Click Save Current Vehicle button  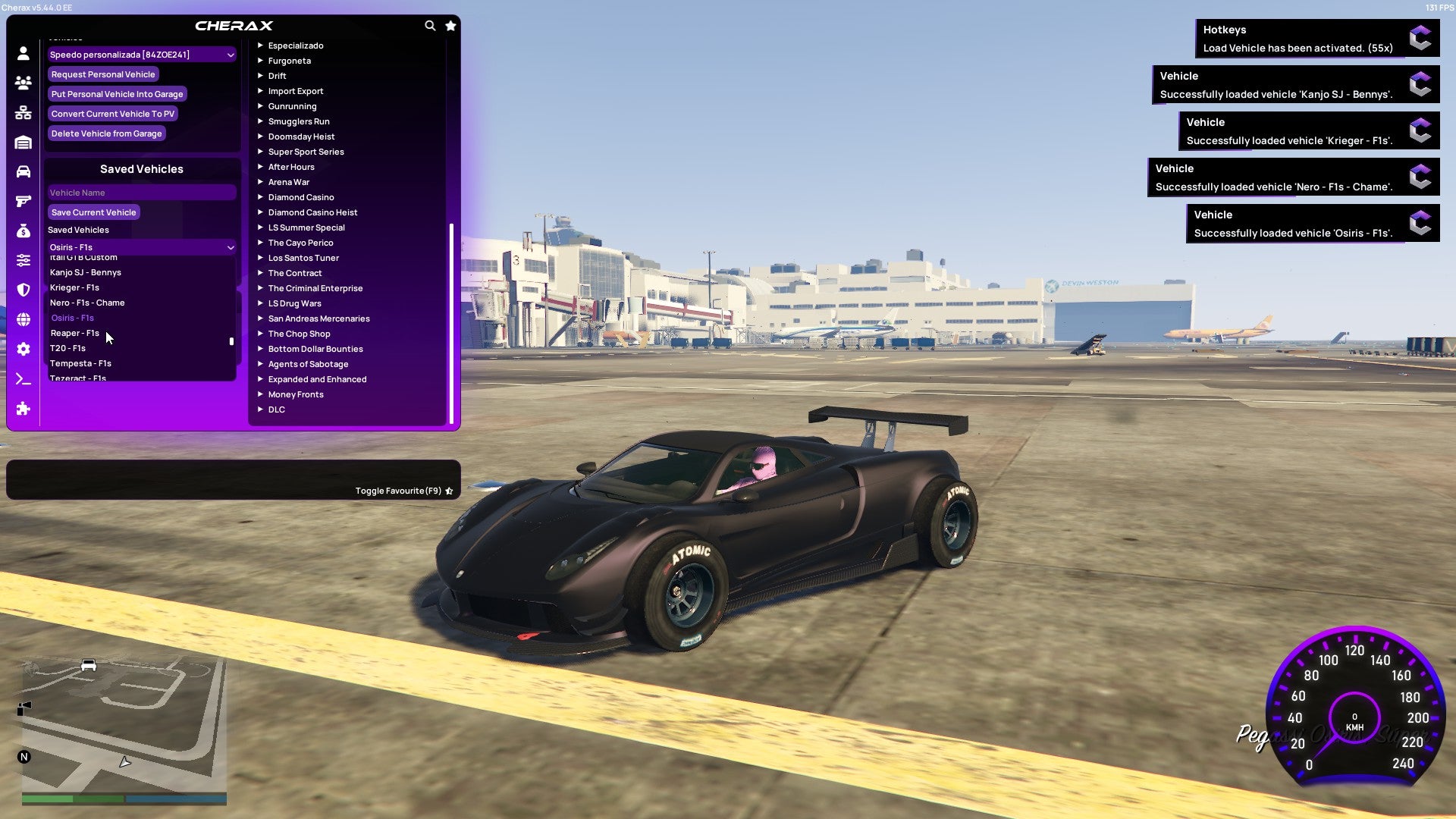(93, 212)
